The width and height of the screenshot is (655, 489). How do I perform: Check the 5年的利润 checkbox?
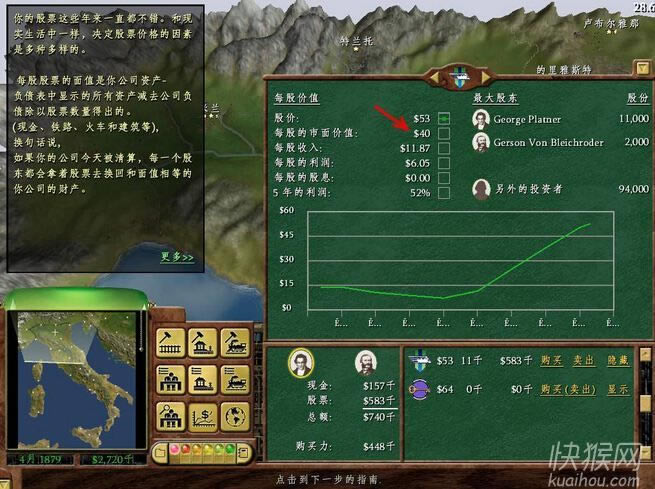click(444, 192)
